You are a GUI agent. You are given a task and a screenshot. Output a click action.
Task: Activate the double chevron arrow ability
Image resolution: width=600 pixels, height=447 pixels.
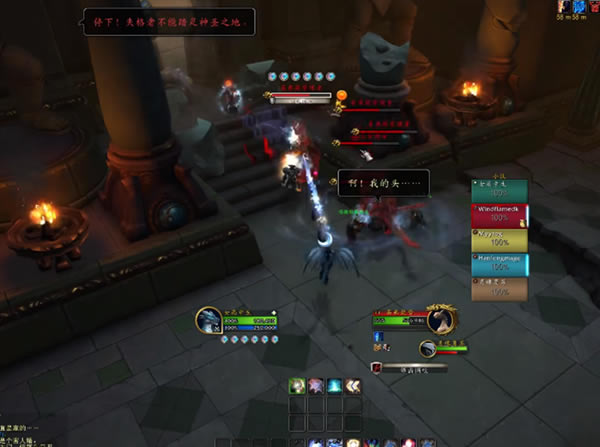pos(353,385)
